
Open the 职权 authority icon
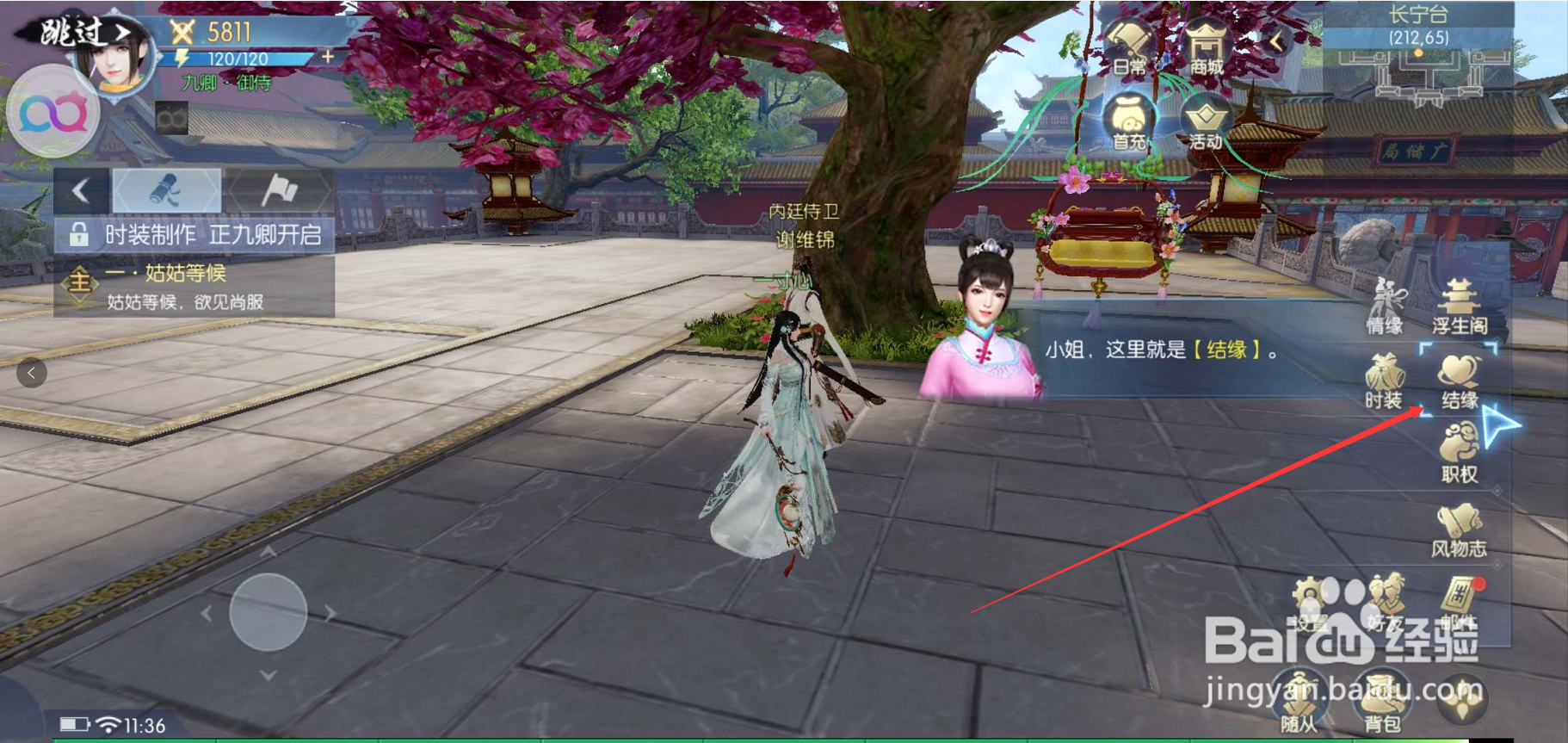1459,446
